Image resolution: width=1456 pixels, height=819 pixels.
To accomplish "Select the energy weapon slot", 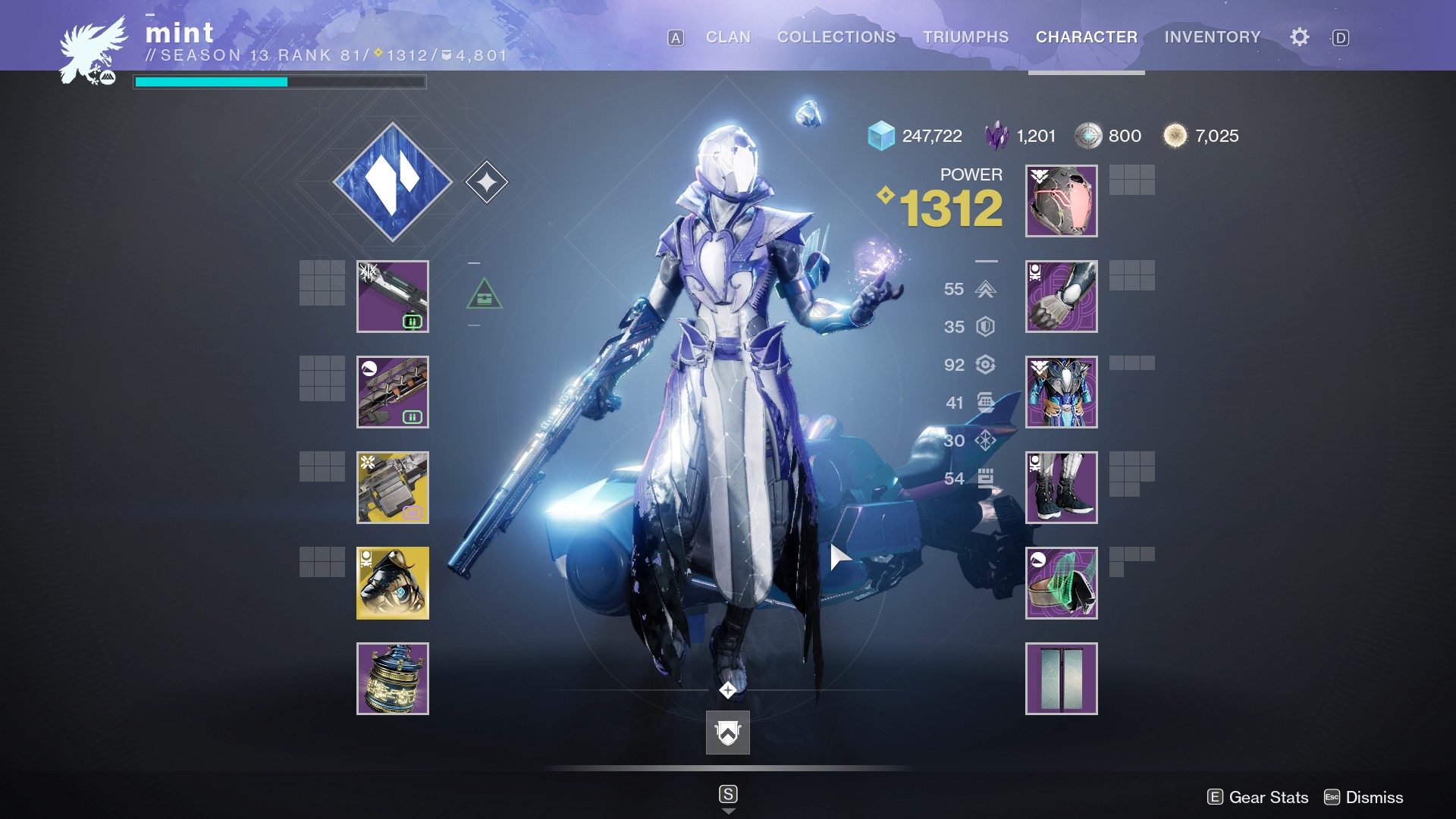I will coord(393,392).
